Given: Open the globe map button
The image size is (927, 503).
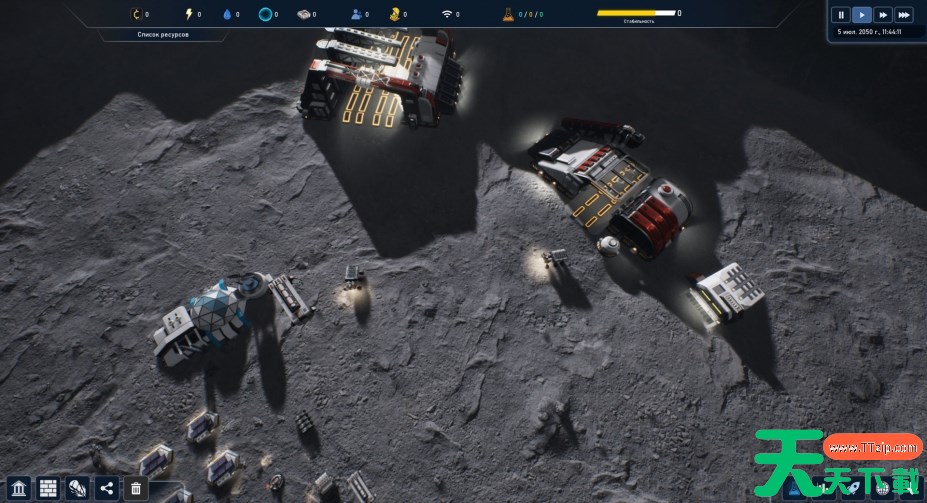Looking at the screenshot, I should (x=882, y=487).
